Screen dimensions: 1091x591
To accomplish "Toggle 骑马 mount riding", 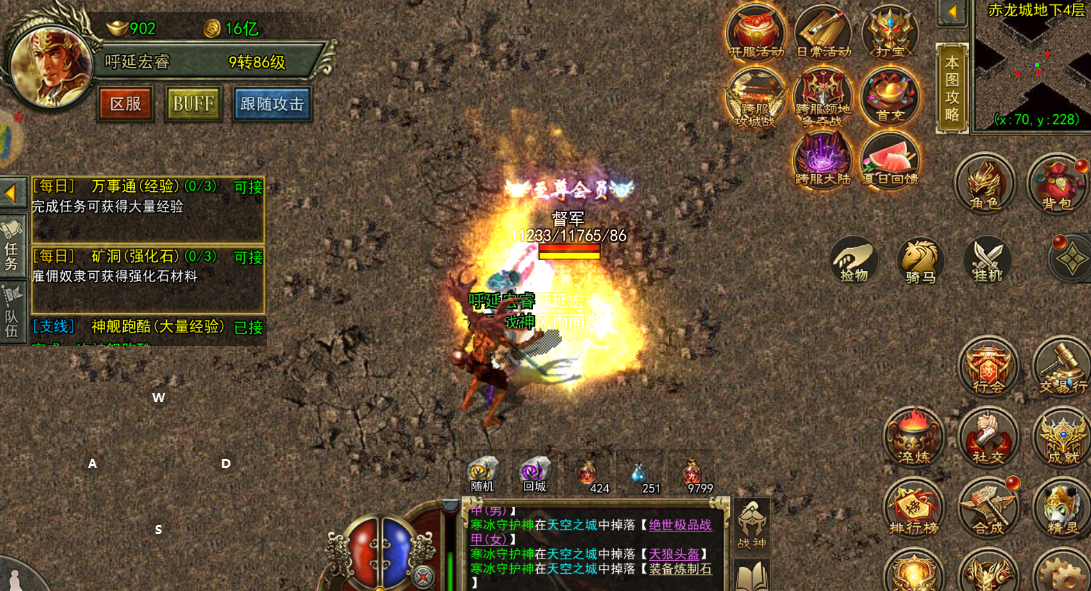I will [x=920, y=260].
